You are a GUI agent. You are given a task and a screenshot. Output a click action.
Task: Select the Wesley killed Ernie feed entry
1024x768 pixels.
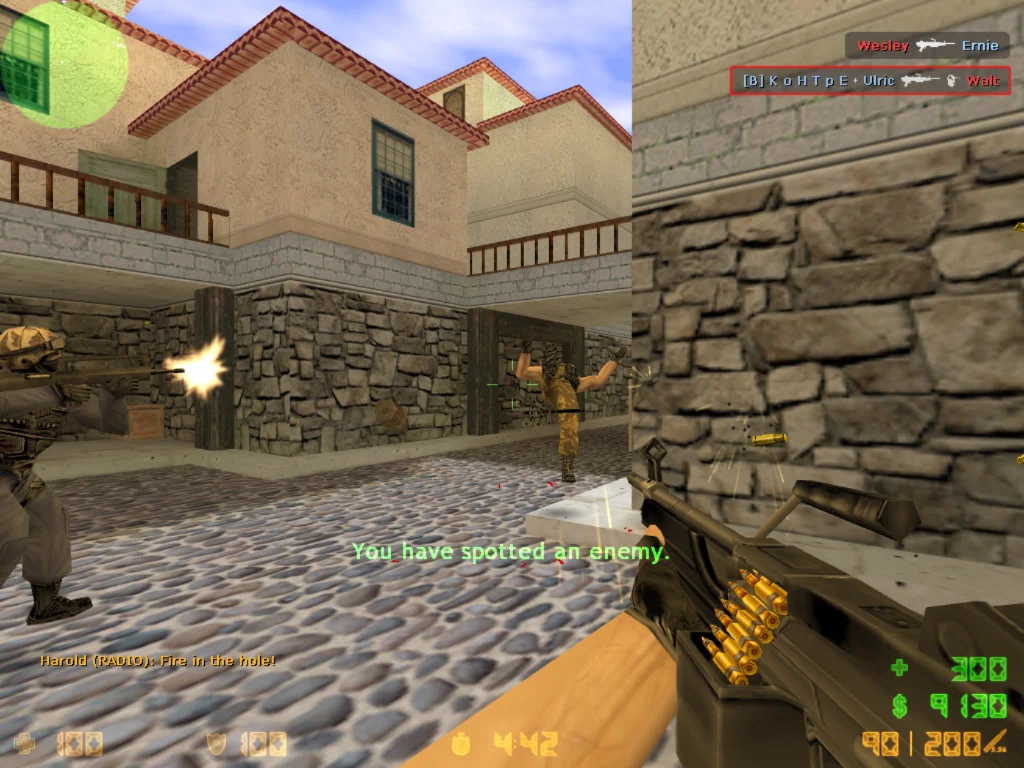click(927, 46)
